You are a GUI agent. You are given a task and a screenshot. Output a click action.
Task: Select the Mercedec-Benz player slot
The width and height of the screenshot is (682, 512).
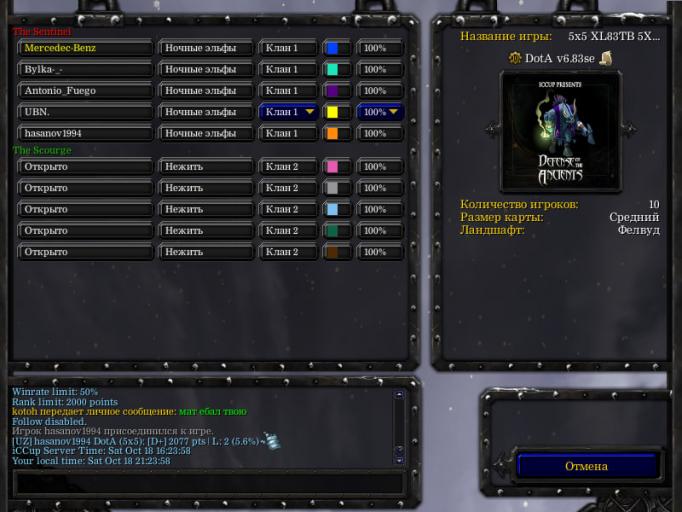86,48
